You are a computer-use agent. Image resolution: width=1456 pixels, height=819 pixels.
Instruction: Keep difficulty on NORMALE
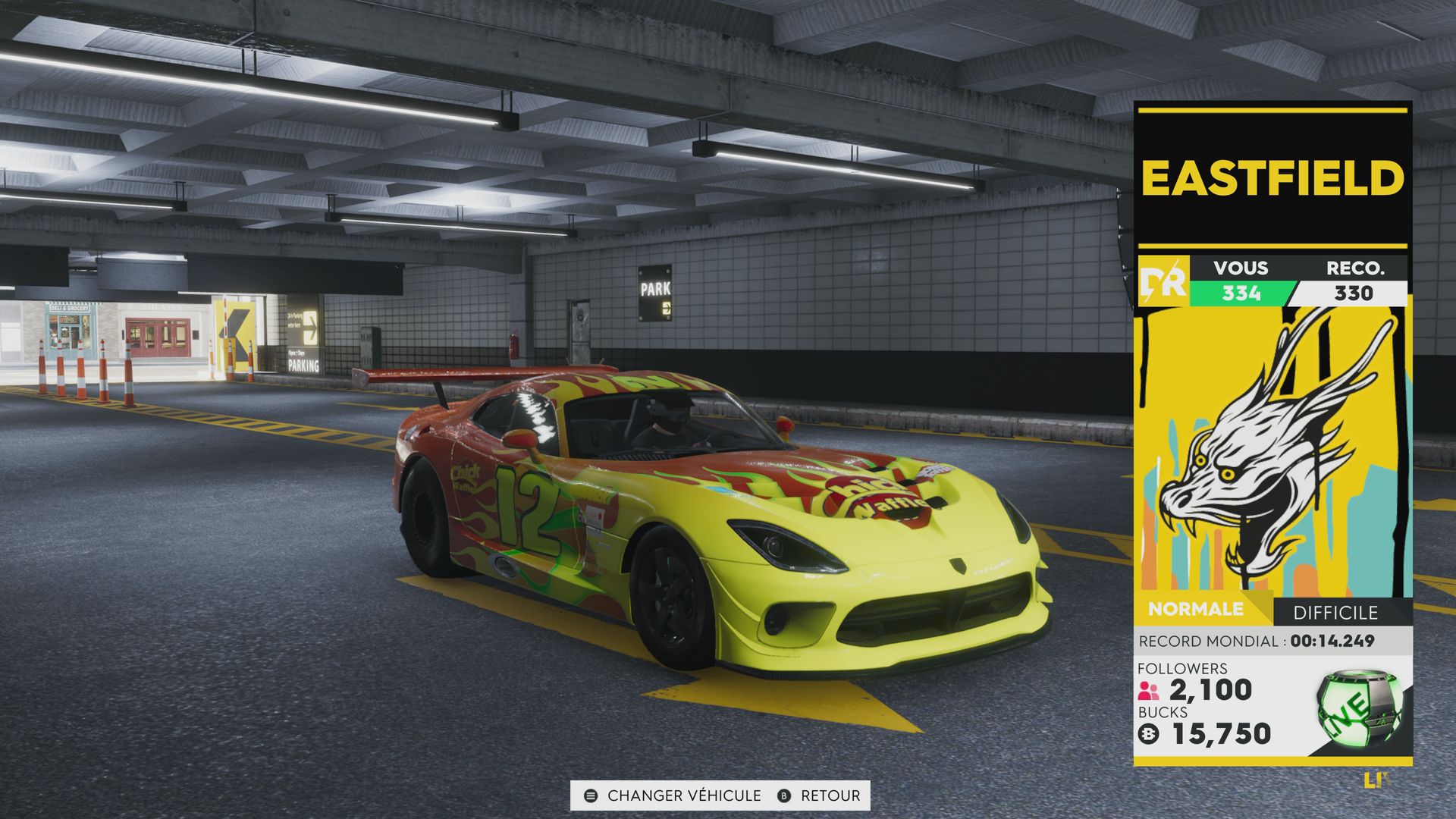coord(1196,607)
